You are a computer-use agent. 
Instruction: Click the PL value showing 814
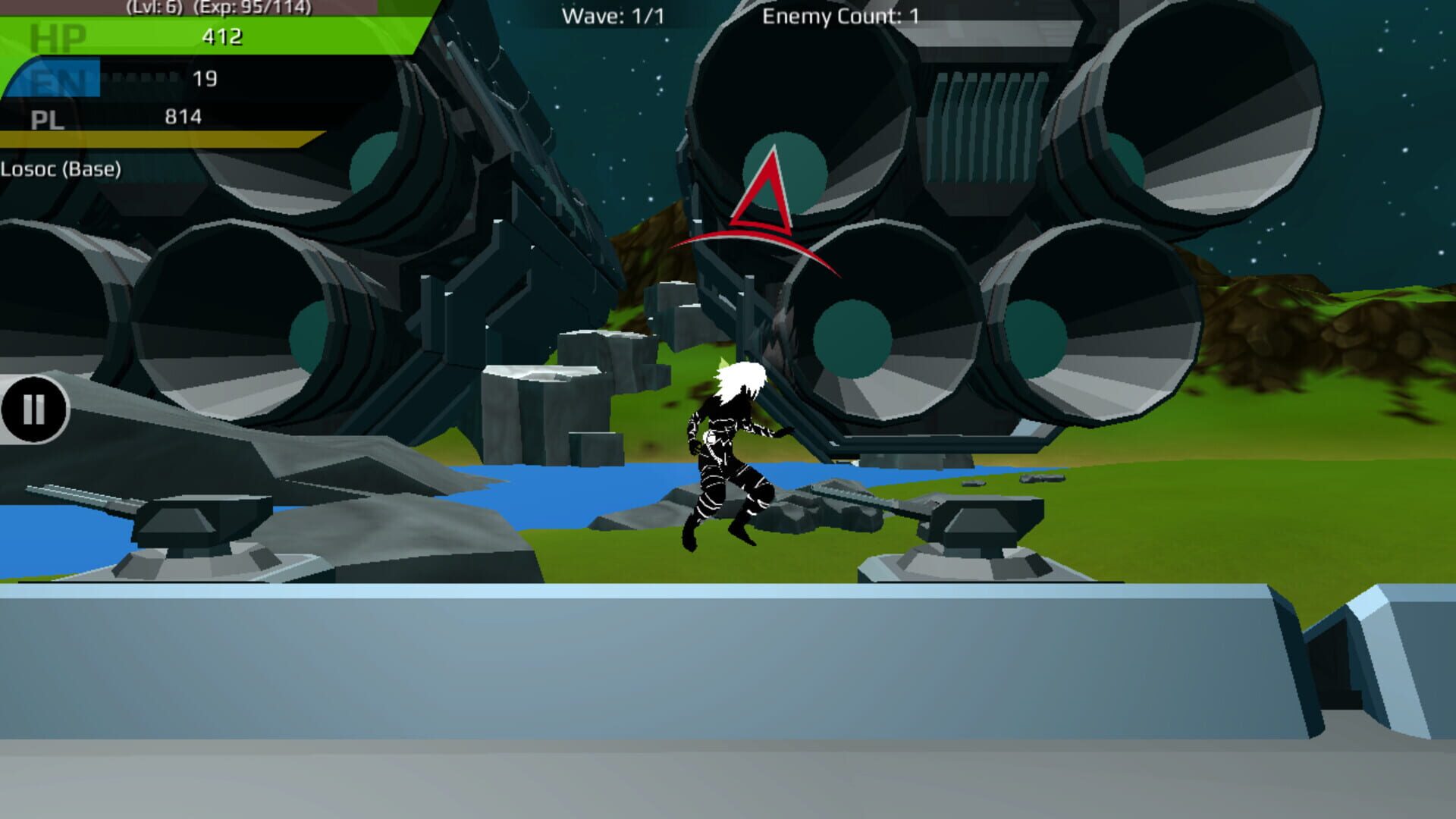pyautogui.click(x=182, y=118)
